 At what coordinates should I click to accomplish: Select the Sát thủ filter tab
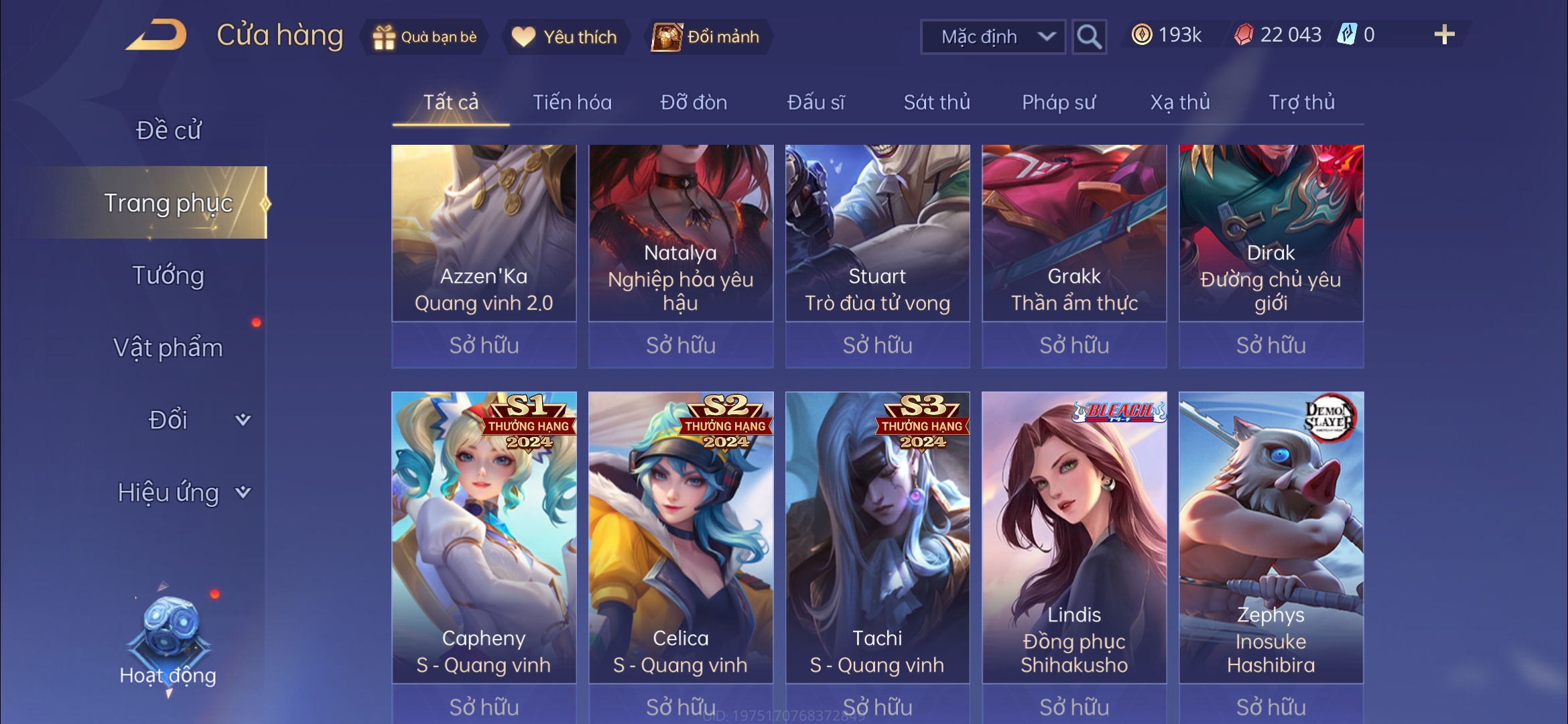pyautogui.click(x=937, y=103)
